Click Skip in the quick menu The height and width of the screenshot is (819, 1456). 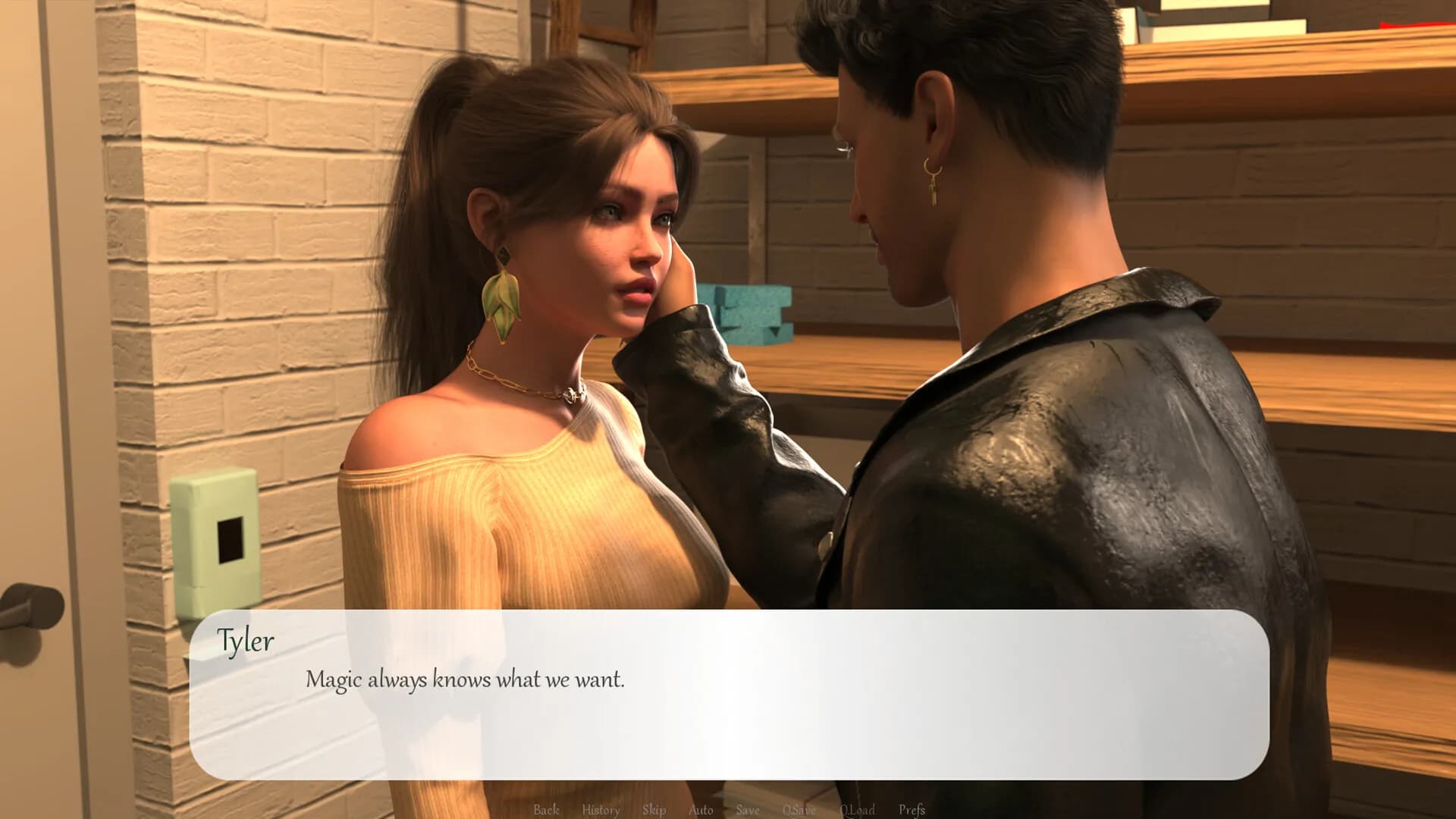(x=654, y=810)
